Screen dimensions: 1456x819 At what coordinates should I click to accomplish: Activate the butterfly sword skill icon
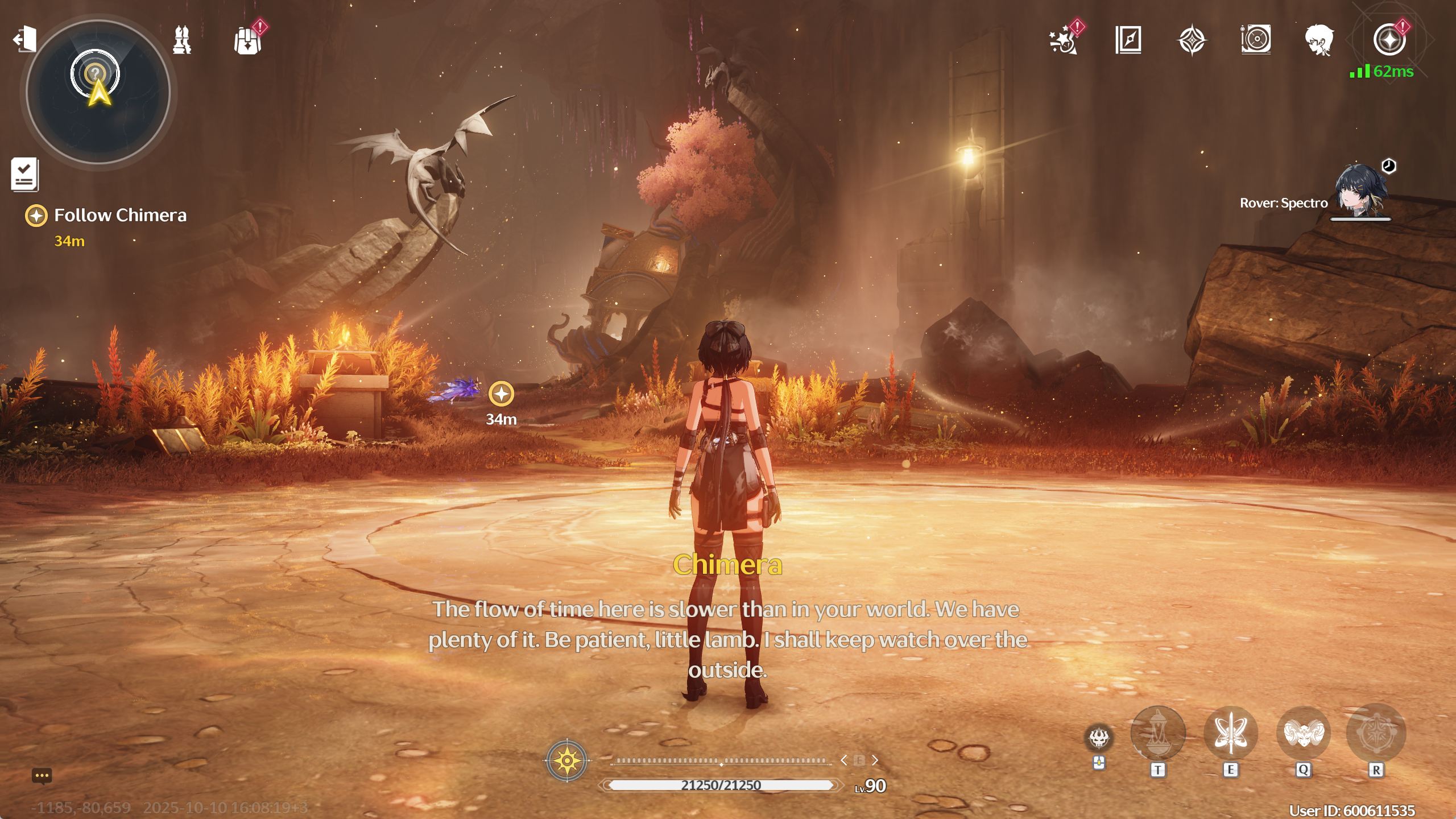click(1230, 733)
